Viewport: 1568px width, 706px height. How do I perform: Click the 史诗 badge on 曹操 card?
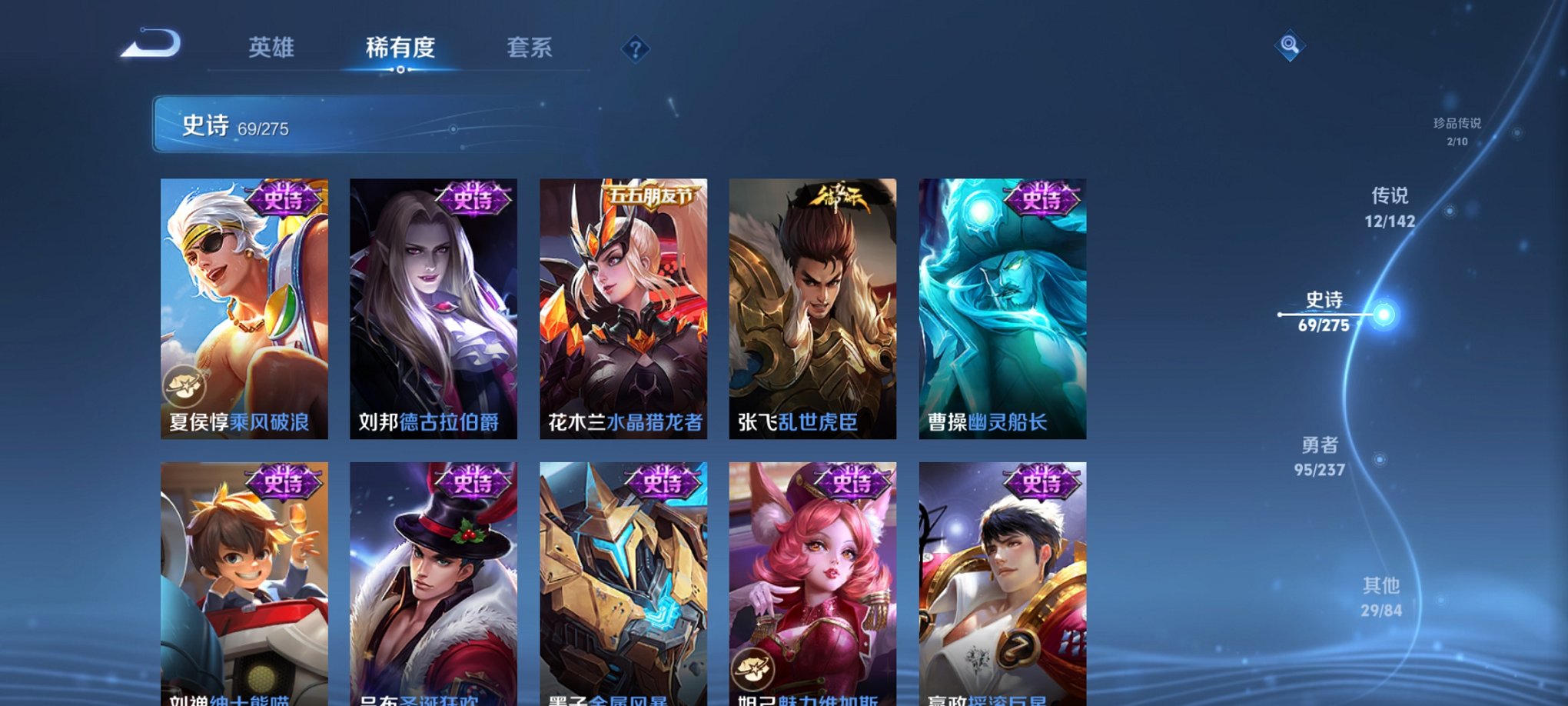point(1041,200)
